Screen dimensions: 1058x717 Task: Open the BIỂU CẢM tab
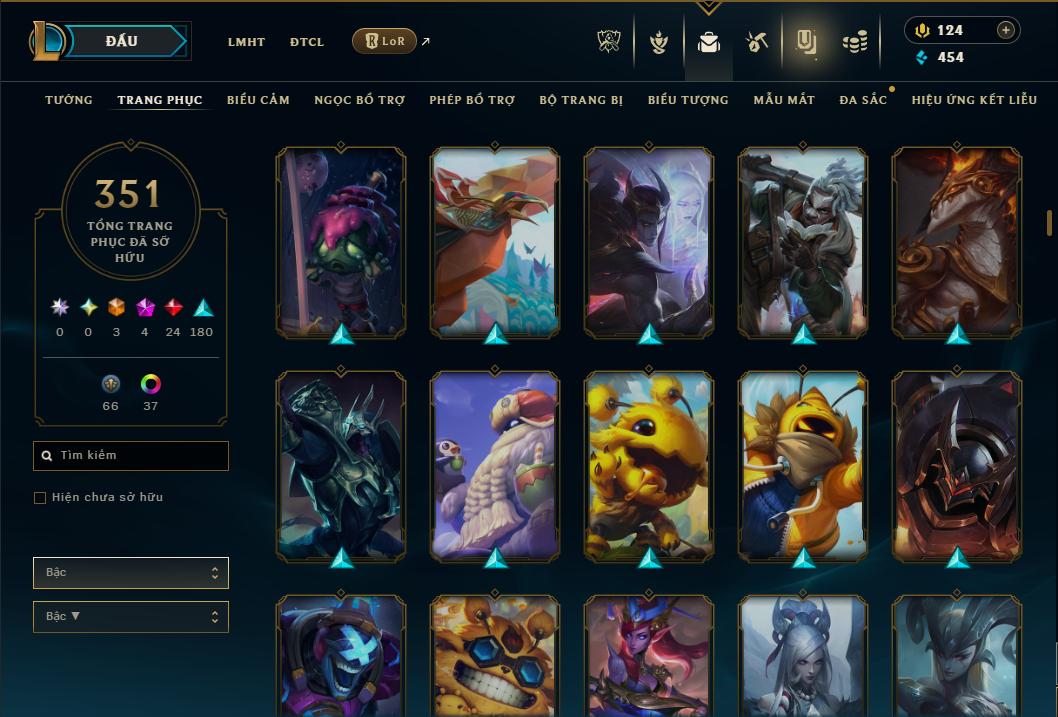pyautogui.click(x=258, y=100)
